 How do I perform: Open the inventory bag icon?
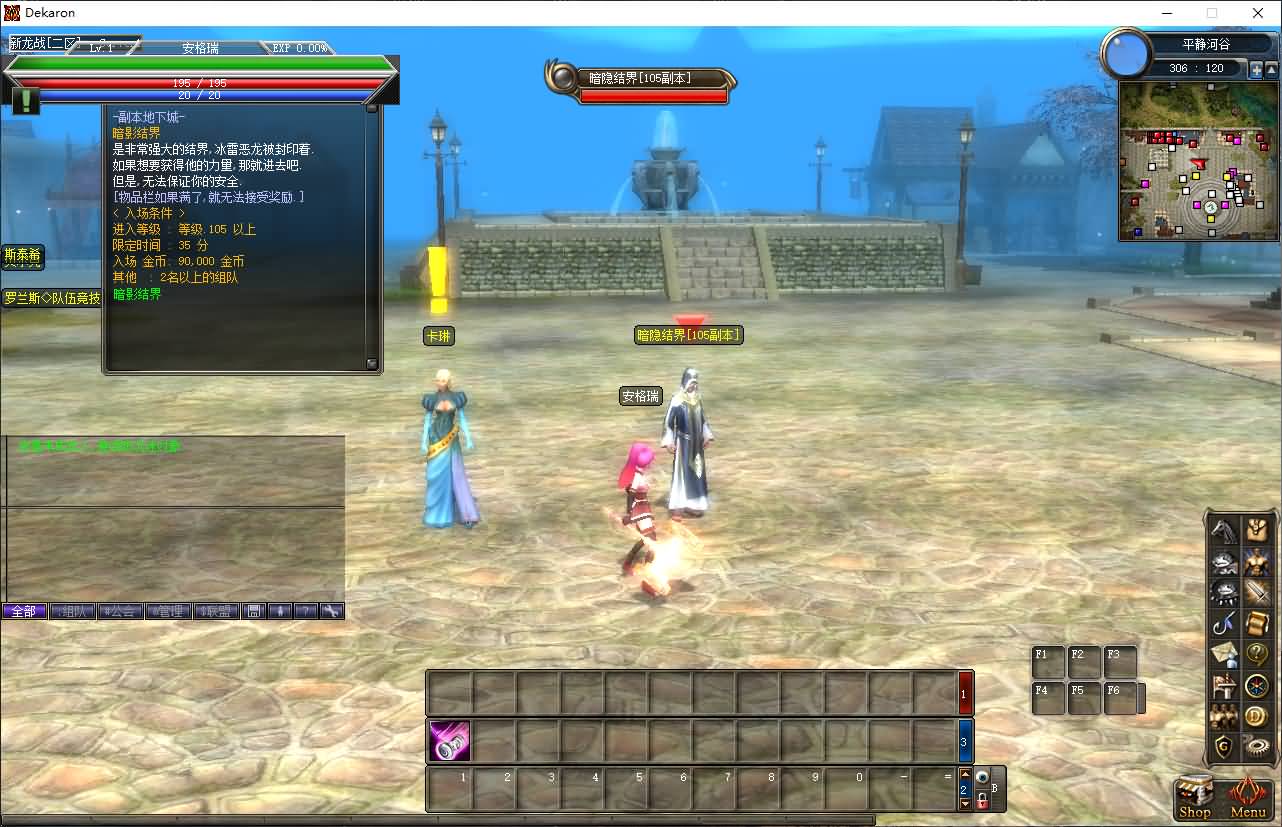(x=1256, y=530)
